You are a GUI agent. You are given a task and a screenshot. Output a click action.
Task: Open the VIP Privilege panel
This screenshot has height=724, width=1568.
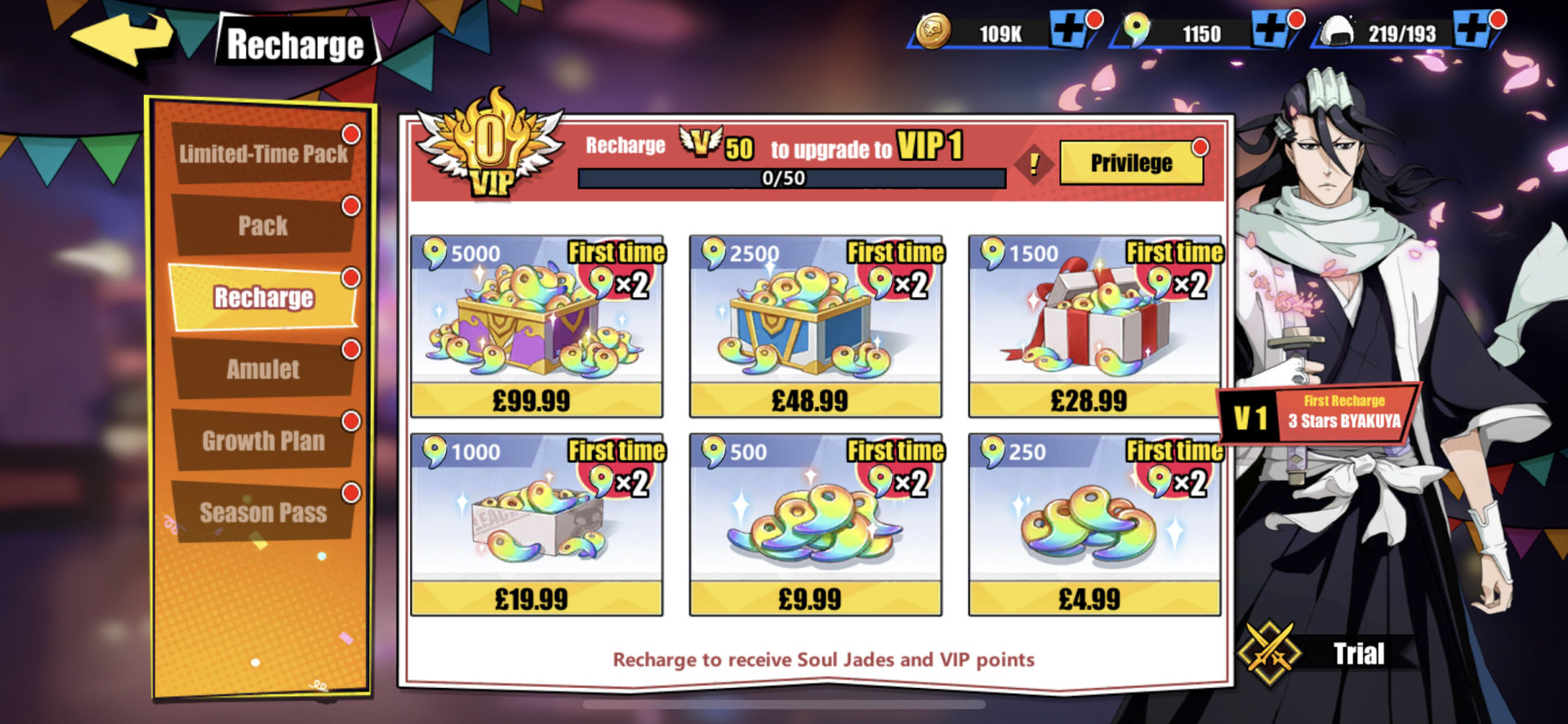[x=1131, y=162]
